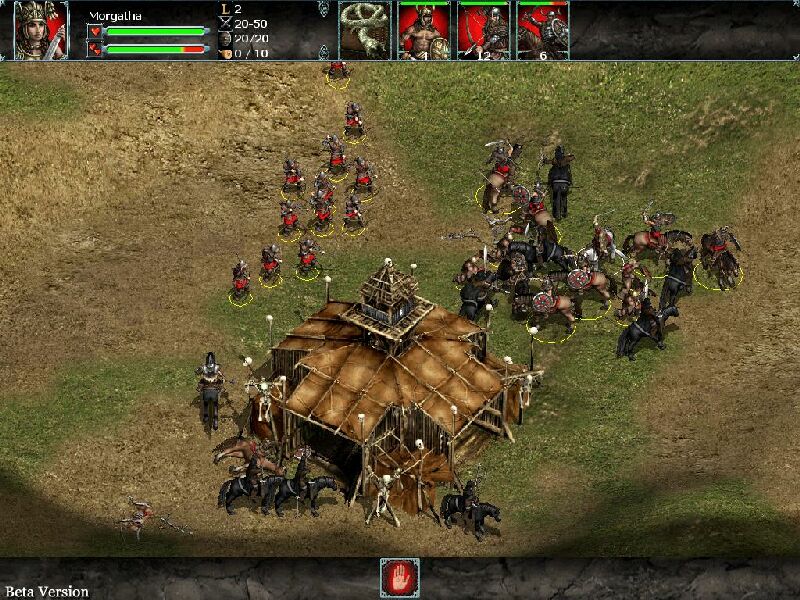Activate the red hand stop command
The width and height of the screenshot is (800, 600).
400,578
